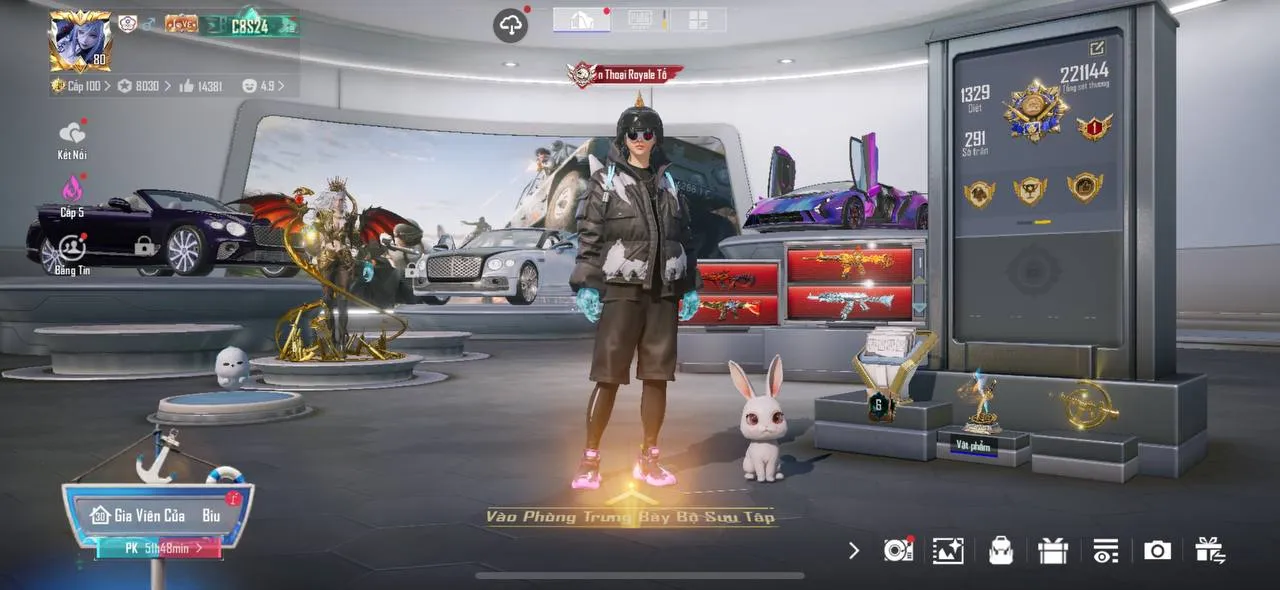Edit the stats showcase panel
Image resolution: width=1280 pixels, height=590 pixels.
[1097, 48]
